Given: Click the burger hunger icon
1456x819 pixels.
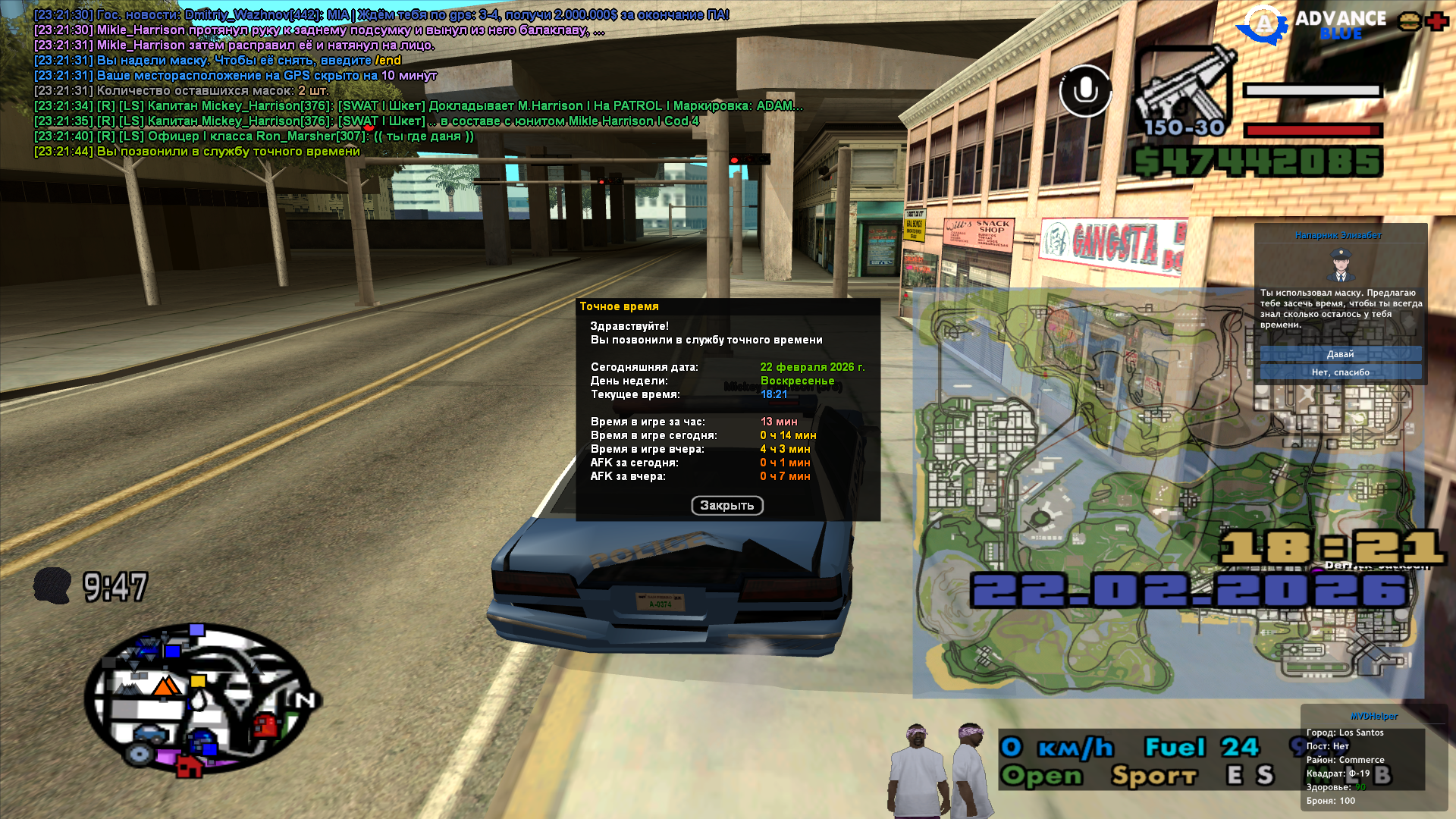Looking at the screenshot, I should [1410, 21].
